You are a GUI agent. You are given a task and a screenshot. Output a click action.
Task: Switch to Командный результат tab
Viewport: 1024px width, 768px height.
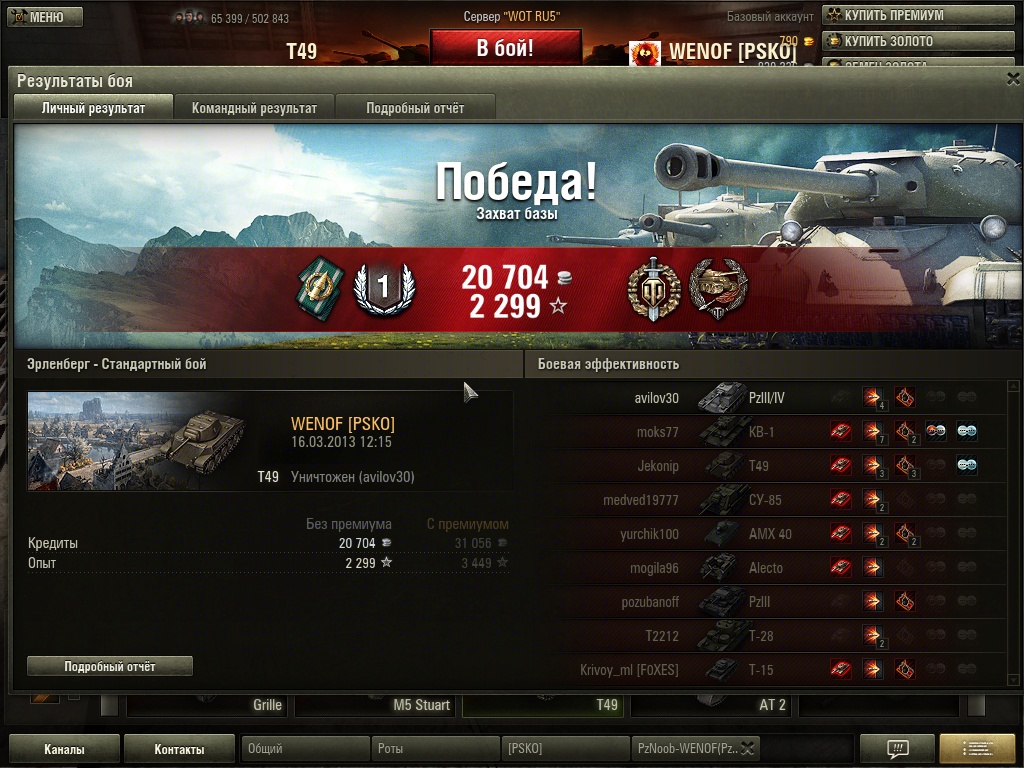[254, 108]
